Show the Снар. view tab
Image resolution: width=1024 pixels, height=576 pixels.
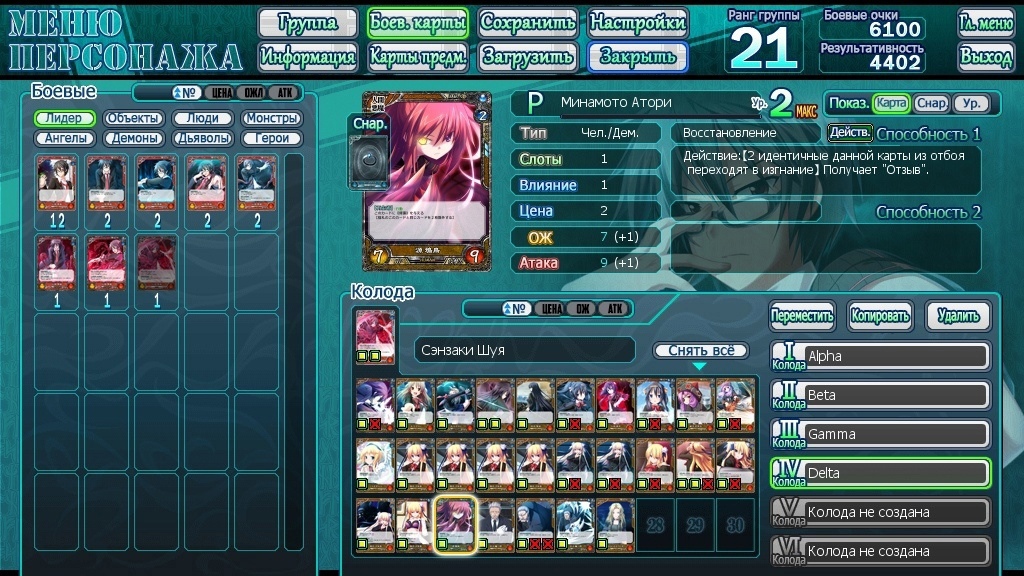pyautogui.click(x=931, y=103)
